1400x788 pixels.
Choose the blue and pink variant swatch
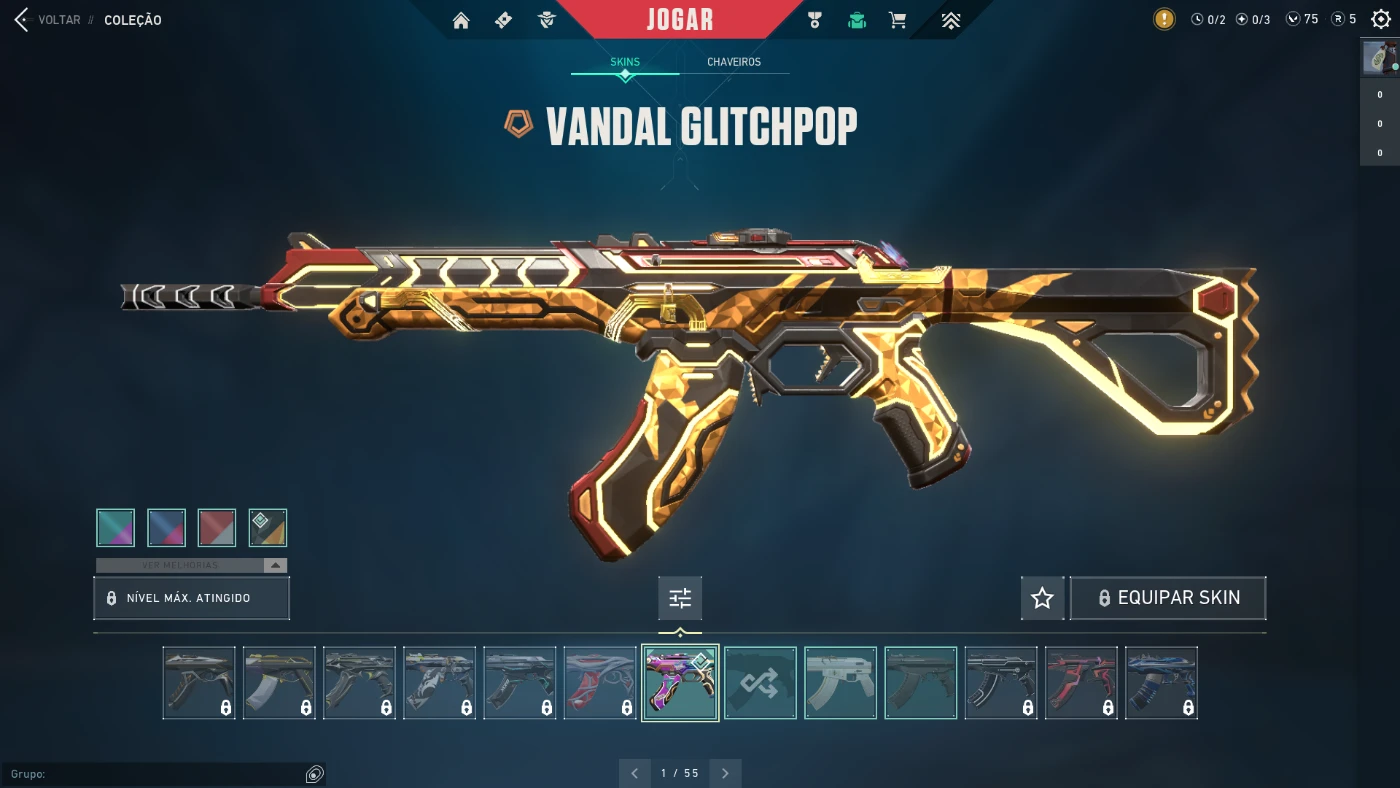tap(166, 528)
